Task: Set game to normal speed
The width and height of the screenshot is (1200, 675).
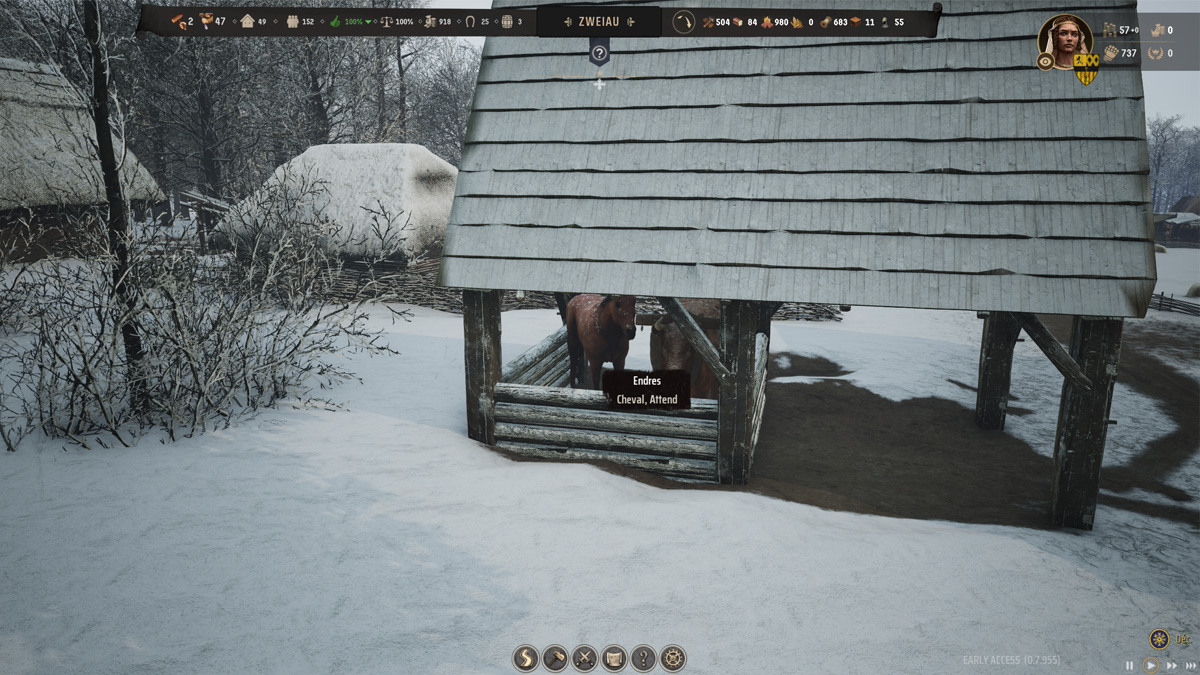Action: (1151, 665)
